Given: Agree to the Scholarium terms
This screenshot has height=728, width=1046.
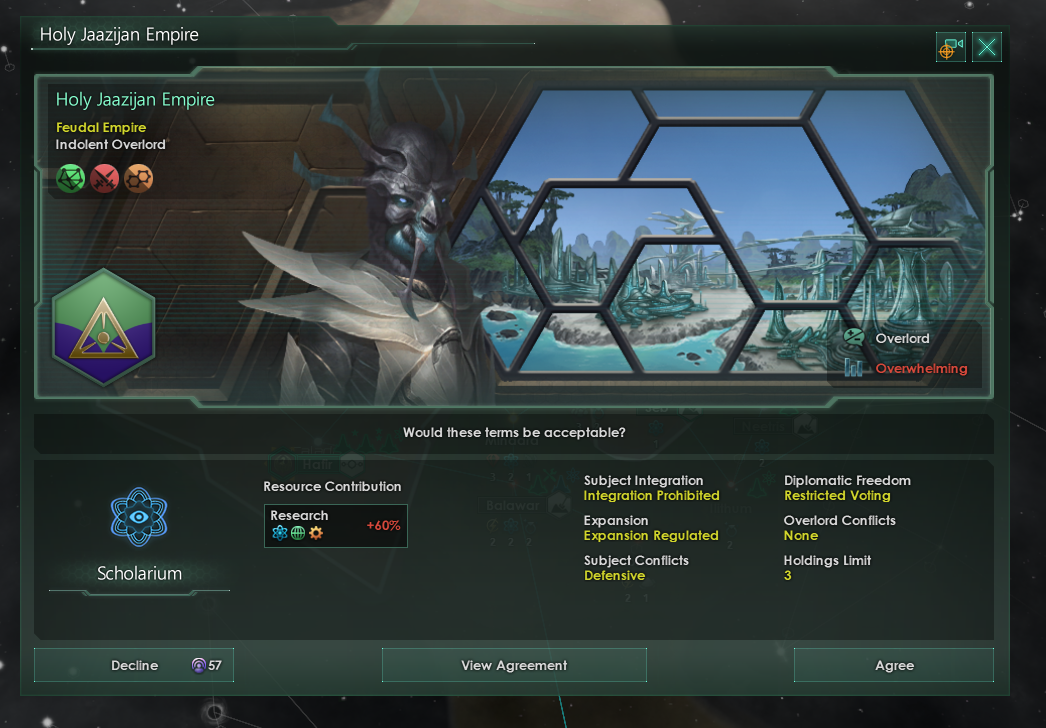Looking at the screenshot, I should coord(893,666).
